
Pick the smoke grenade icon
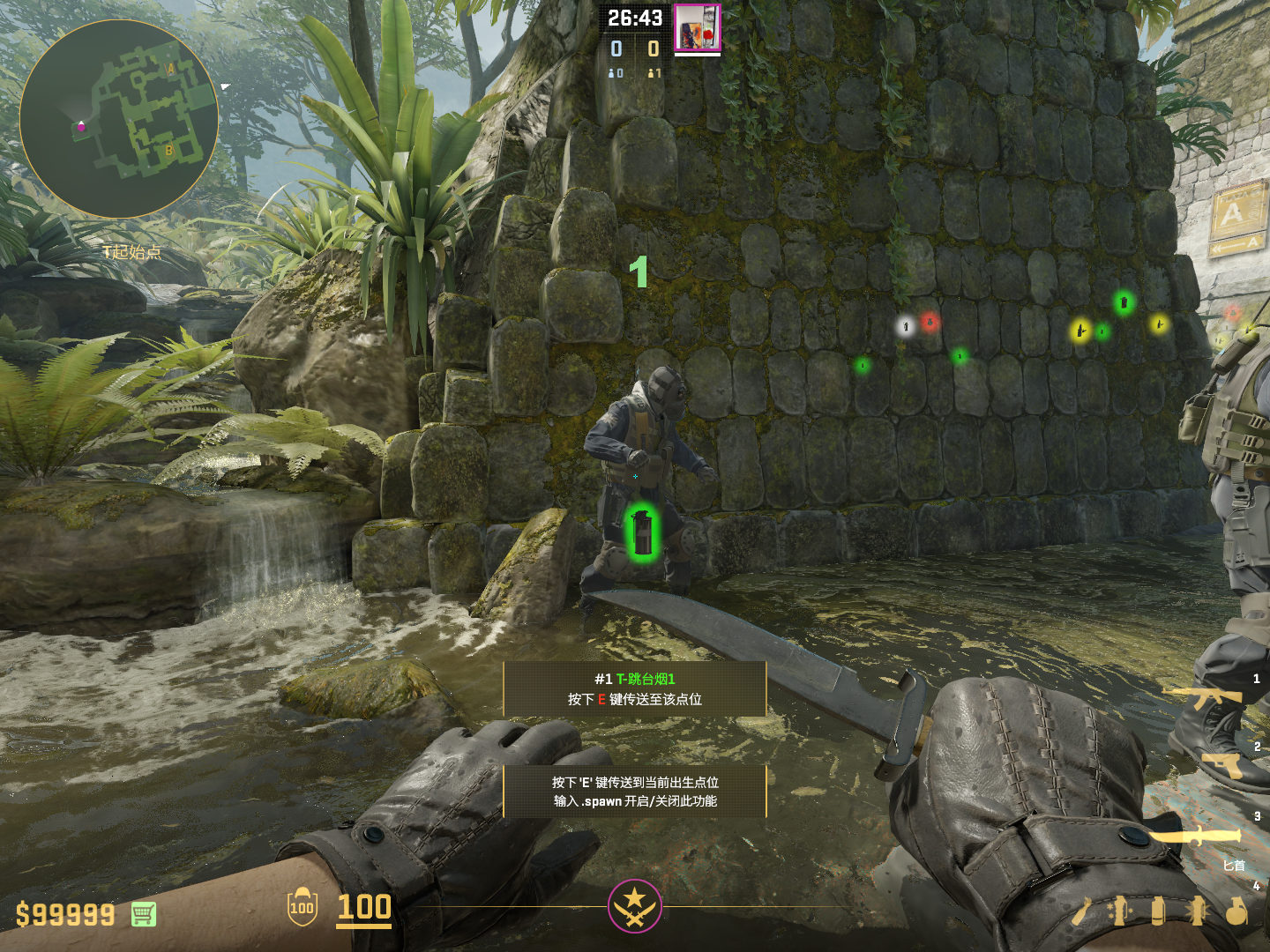pos(1158,911)
